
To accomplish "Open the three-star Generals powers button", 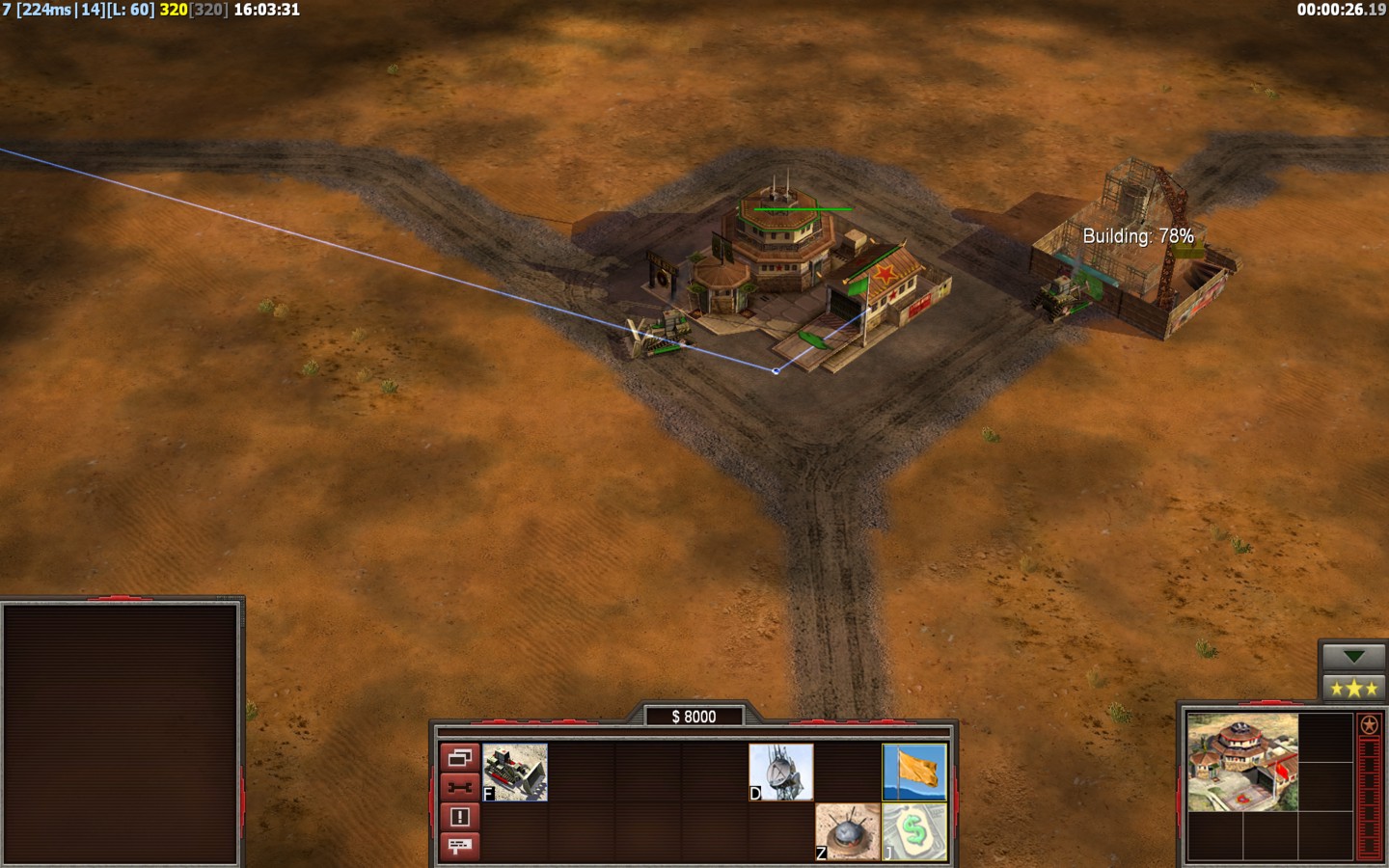I will [1353, 688].
